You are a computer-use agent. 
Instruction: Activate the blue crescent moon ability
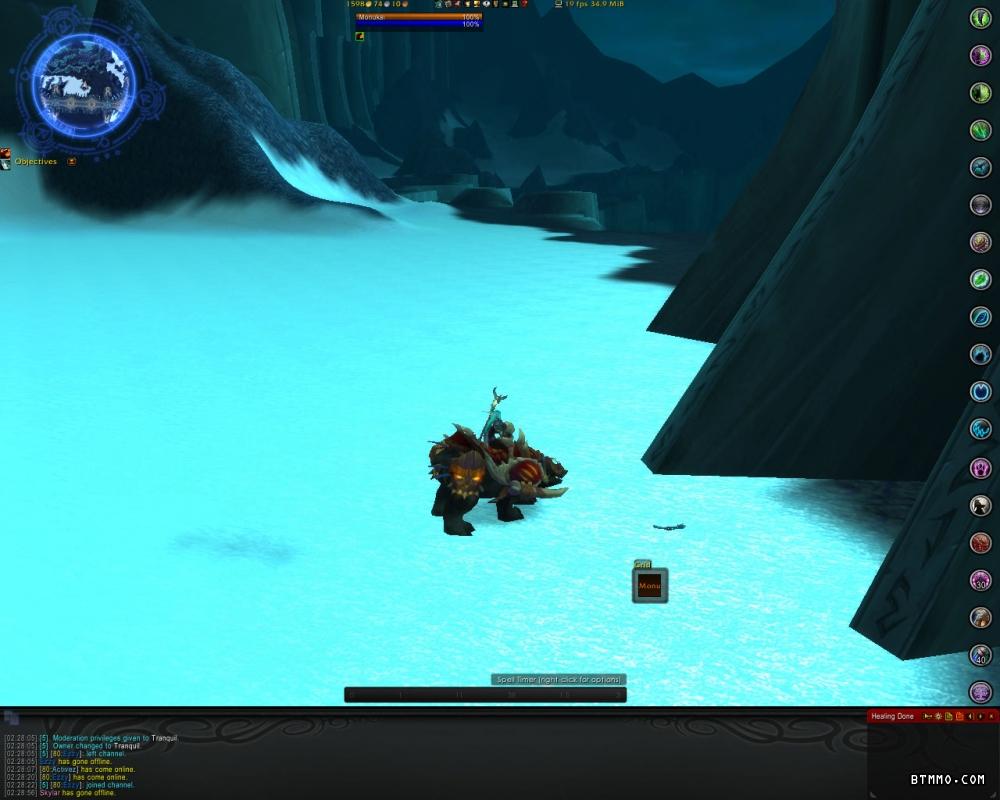(x=980, y=392)
